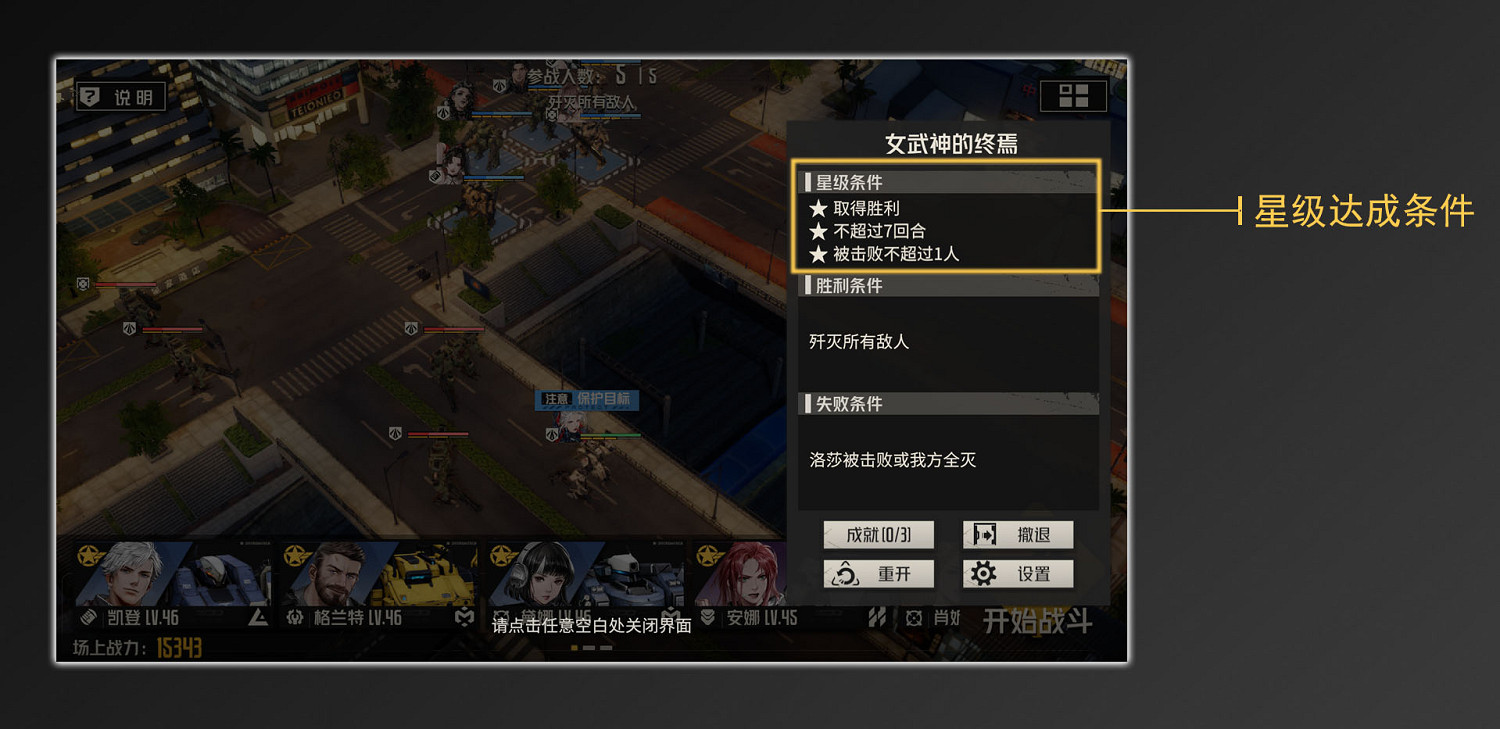Select the emblem icon beside 凯登's name

pyautogui.click(x=88, y=618)
